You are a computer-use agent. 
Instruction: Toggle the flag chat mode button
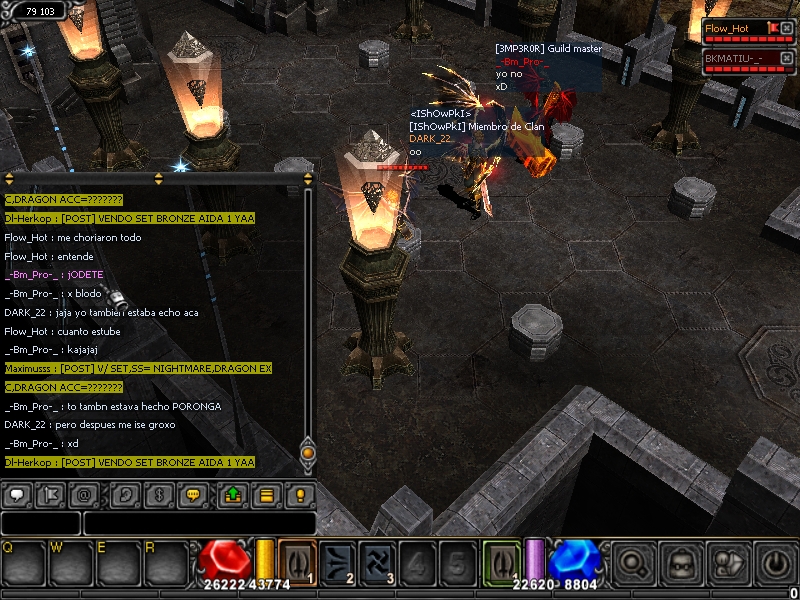pyautogui.click(x=49, y=494)
